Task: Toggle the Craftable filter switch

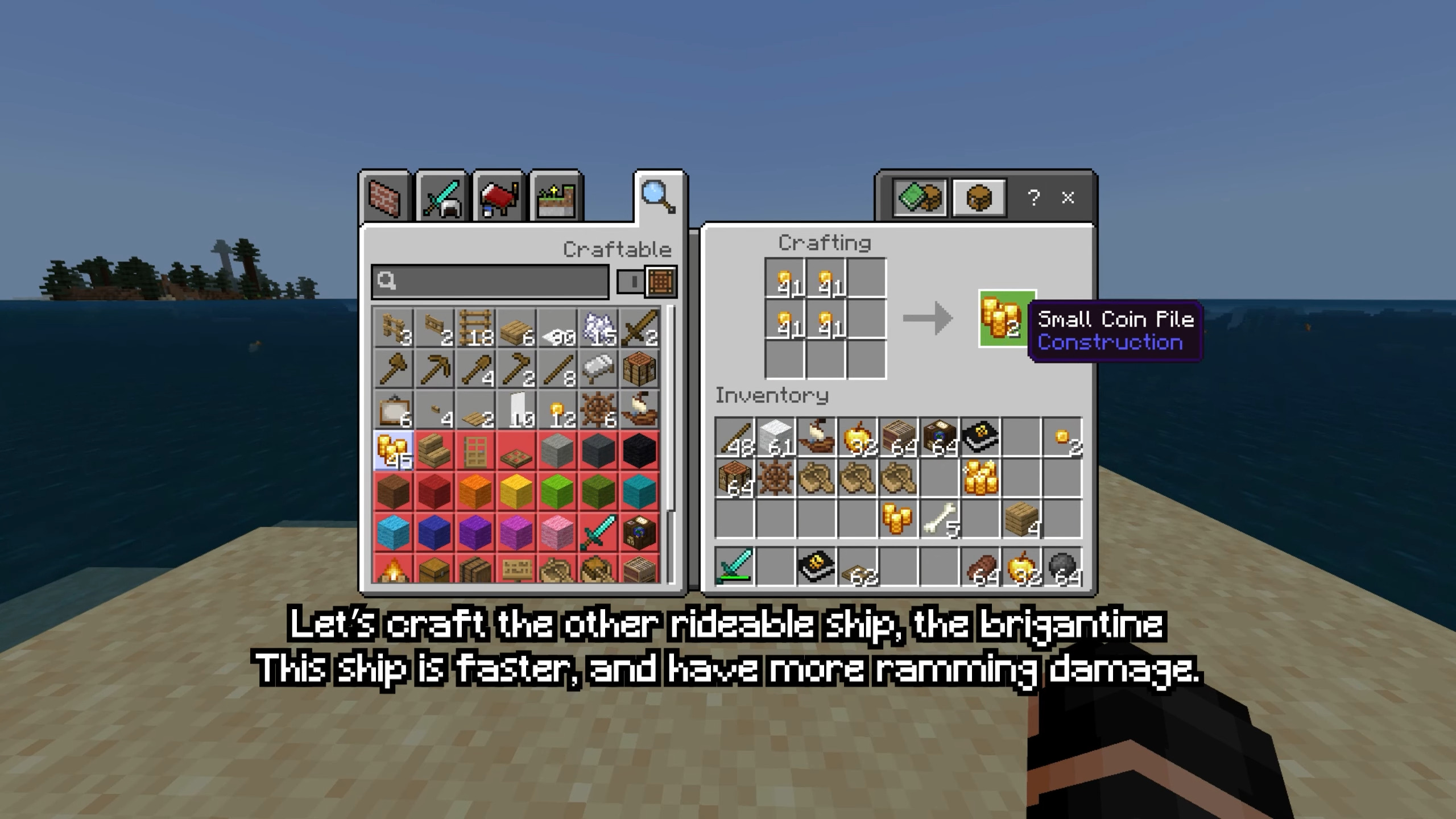Action: click(647, 281)
